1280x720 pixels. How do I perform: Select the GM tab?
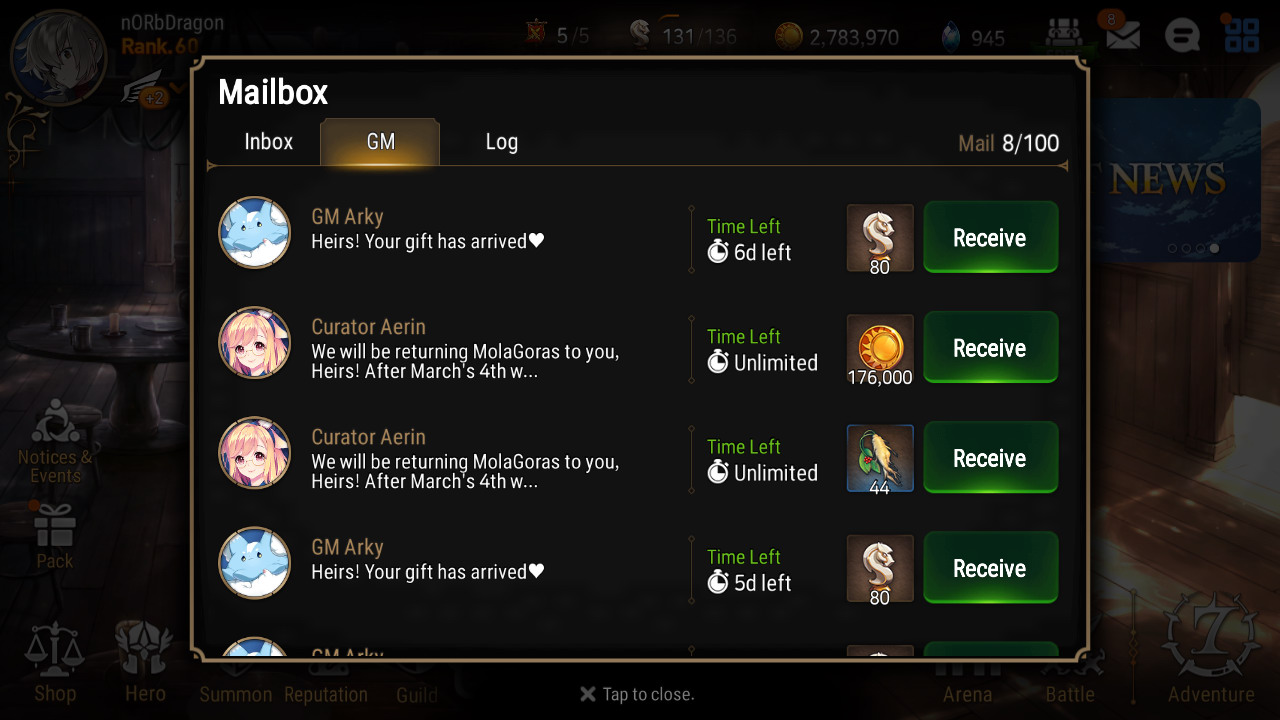pos(380,142)
